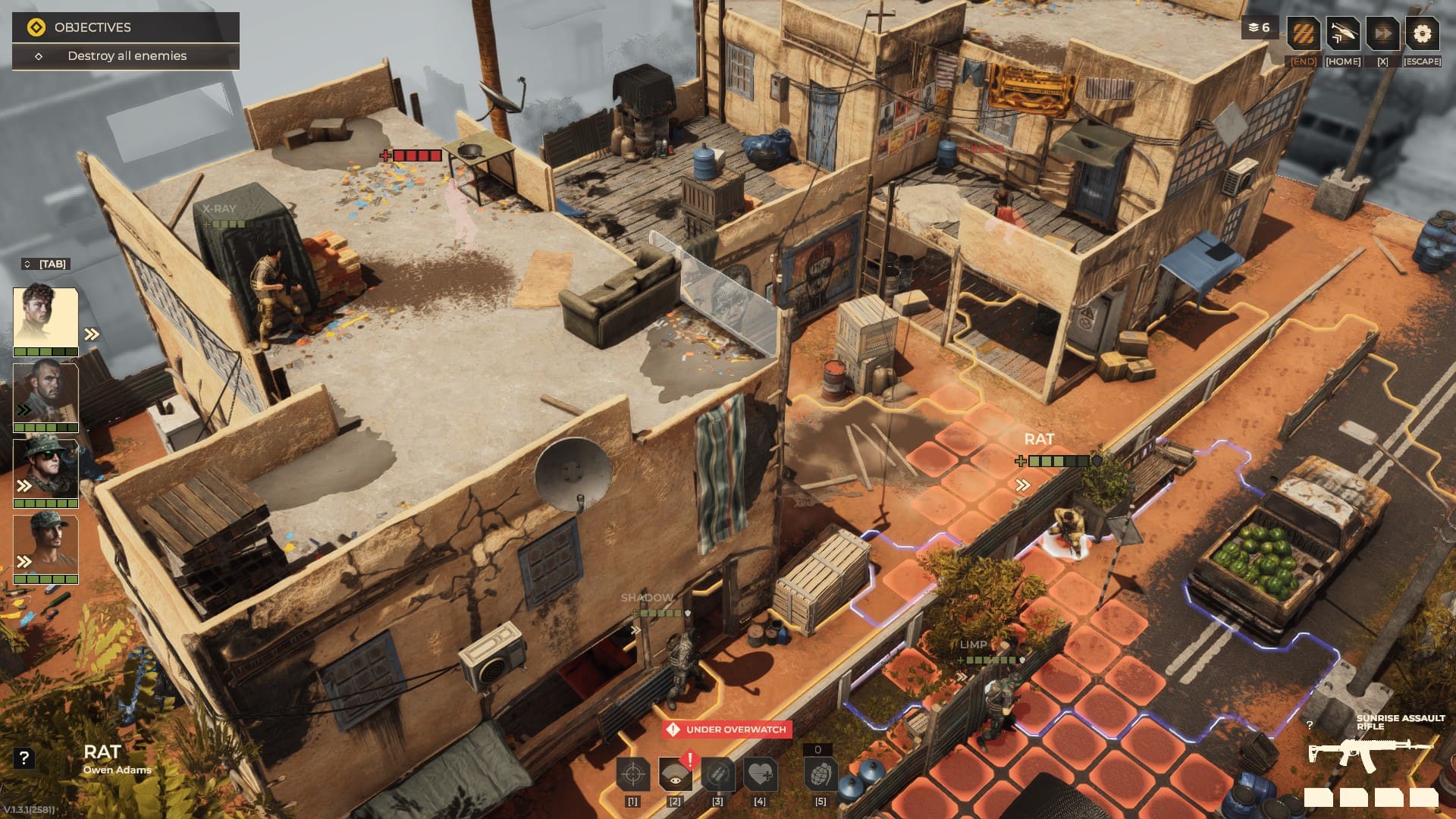Open settings with the gear icon
Image resolution: width=1456 pixels, height=819 pixels.
point(1422,34)
